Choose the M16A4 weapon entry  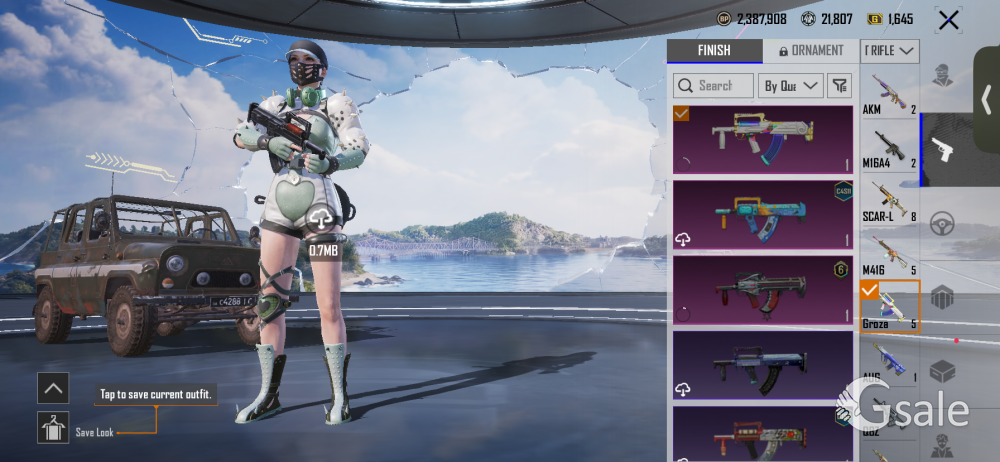[x=889, y=148]
